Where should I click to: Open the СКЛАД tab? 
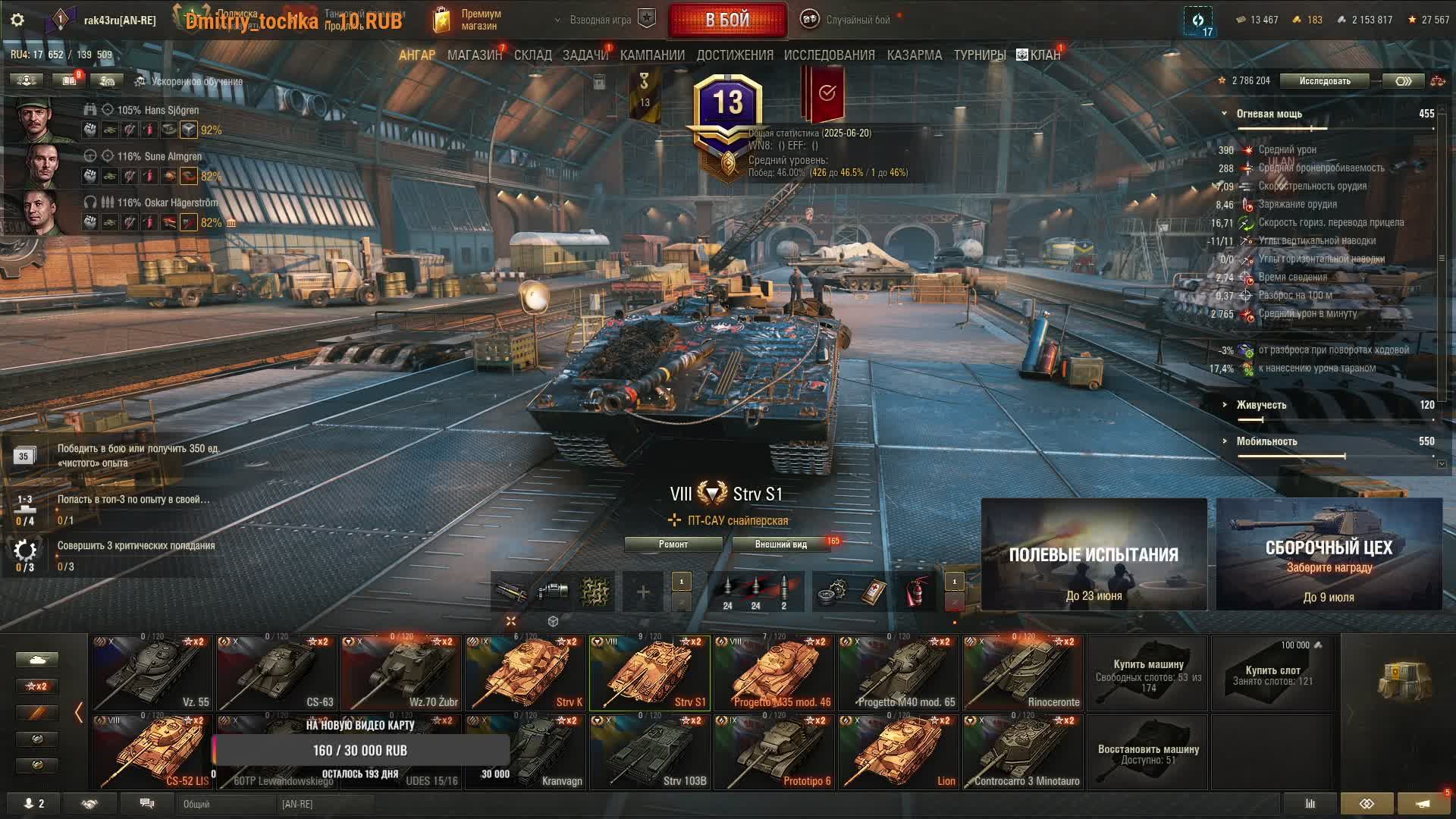[x=532, y=55]
